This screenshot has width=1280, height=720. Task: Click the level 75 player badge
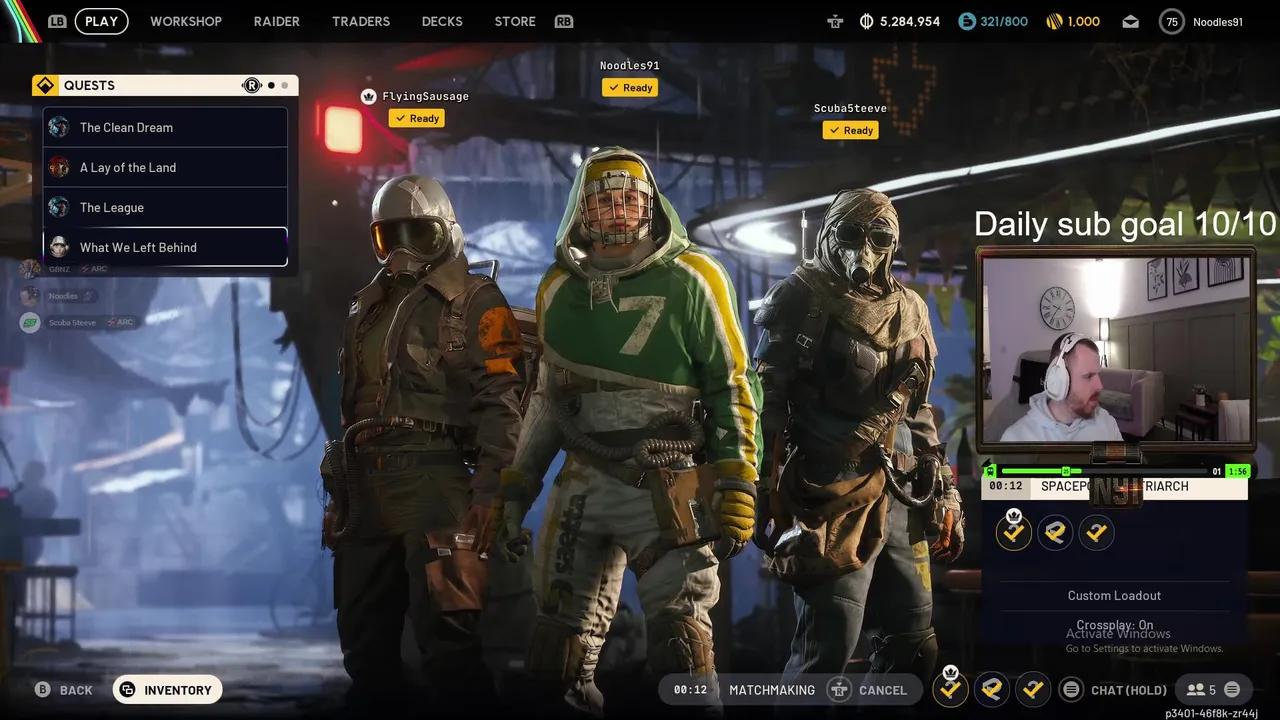coord(1171,21)
